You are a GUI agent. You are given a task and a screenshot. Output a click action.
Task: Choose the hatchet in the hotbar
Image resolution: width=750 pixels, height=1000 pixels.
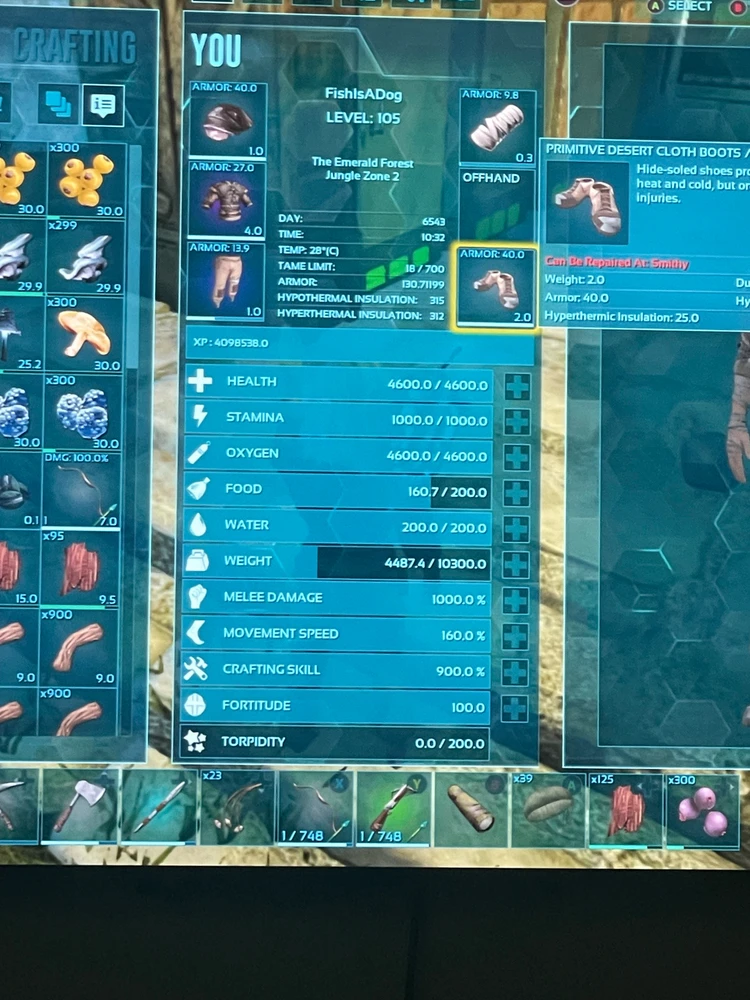[82, 804]
